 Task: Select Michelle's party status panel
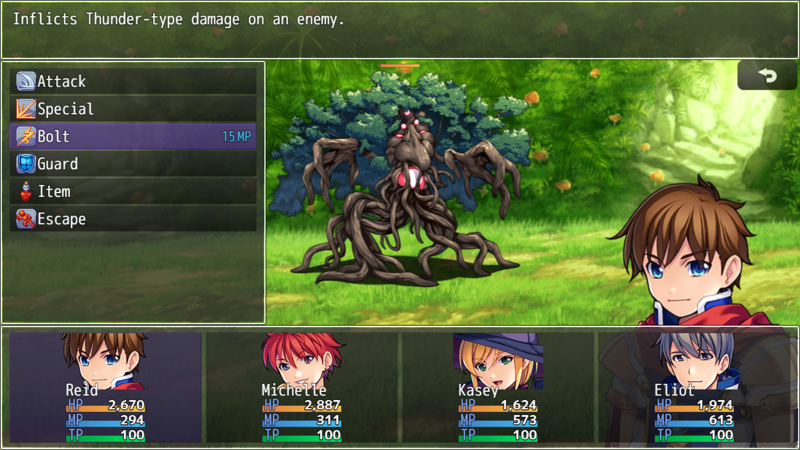pyautogui.click(x=301, y=387)
